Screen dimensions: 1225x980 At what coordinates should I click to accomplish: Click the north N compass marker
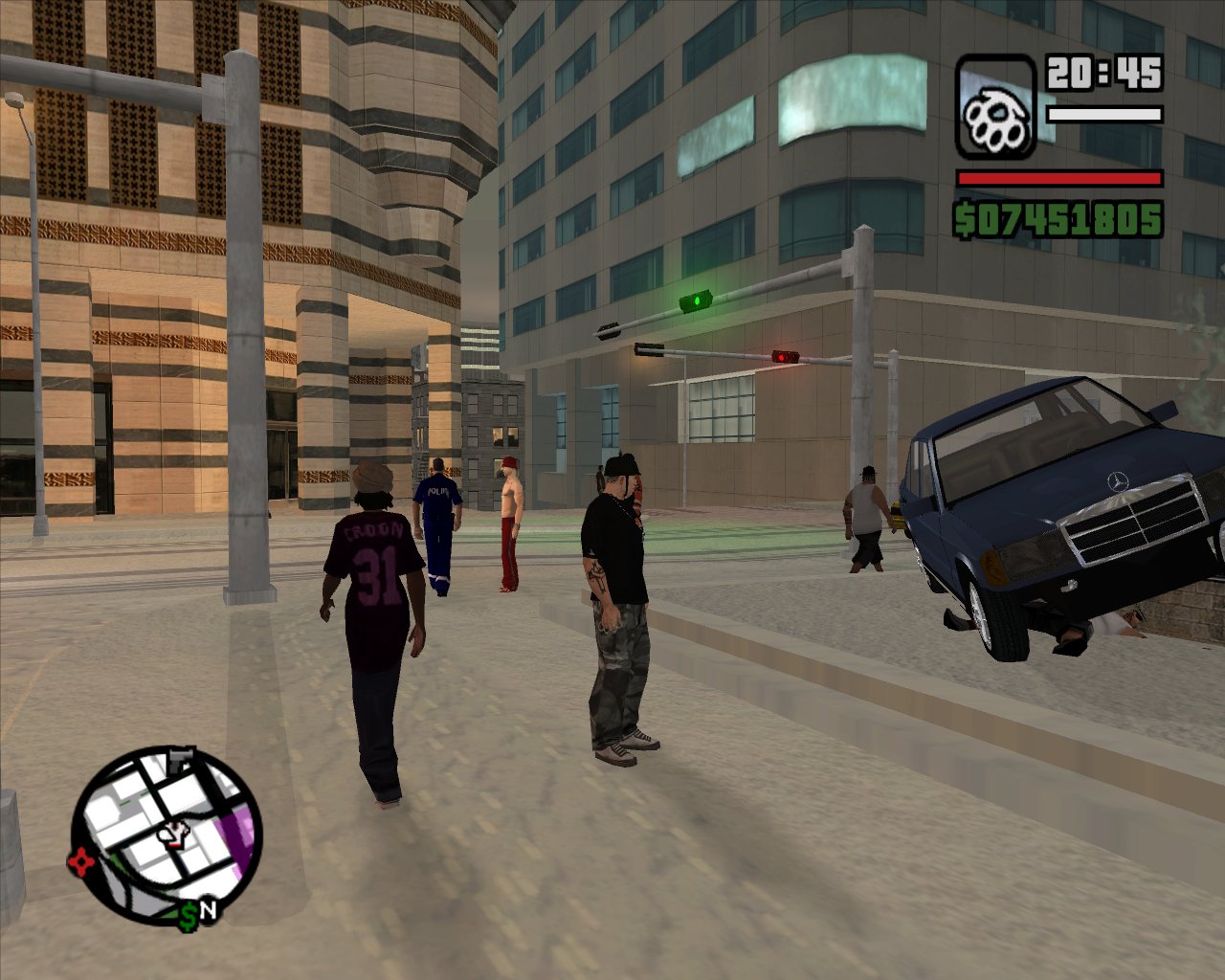click(x=208, y=910)
